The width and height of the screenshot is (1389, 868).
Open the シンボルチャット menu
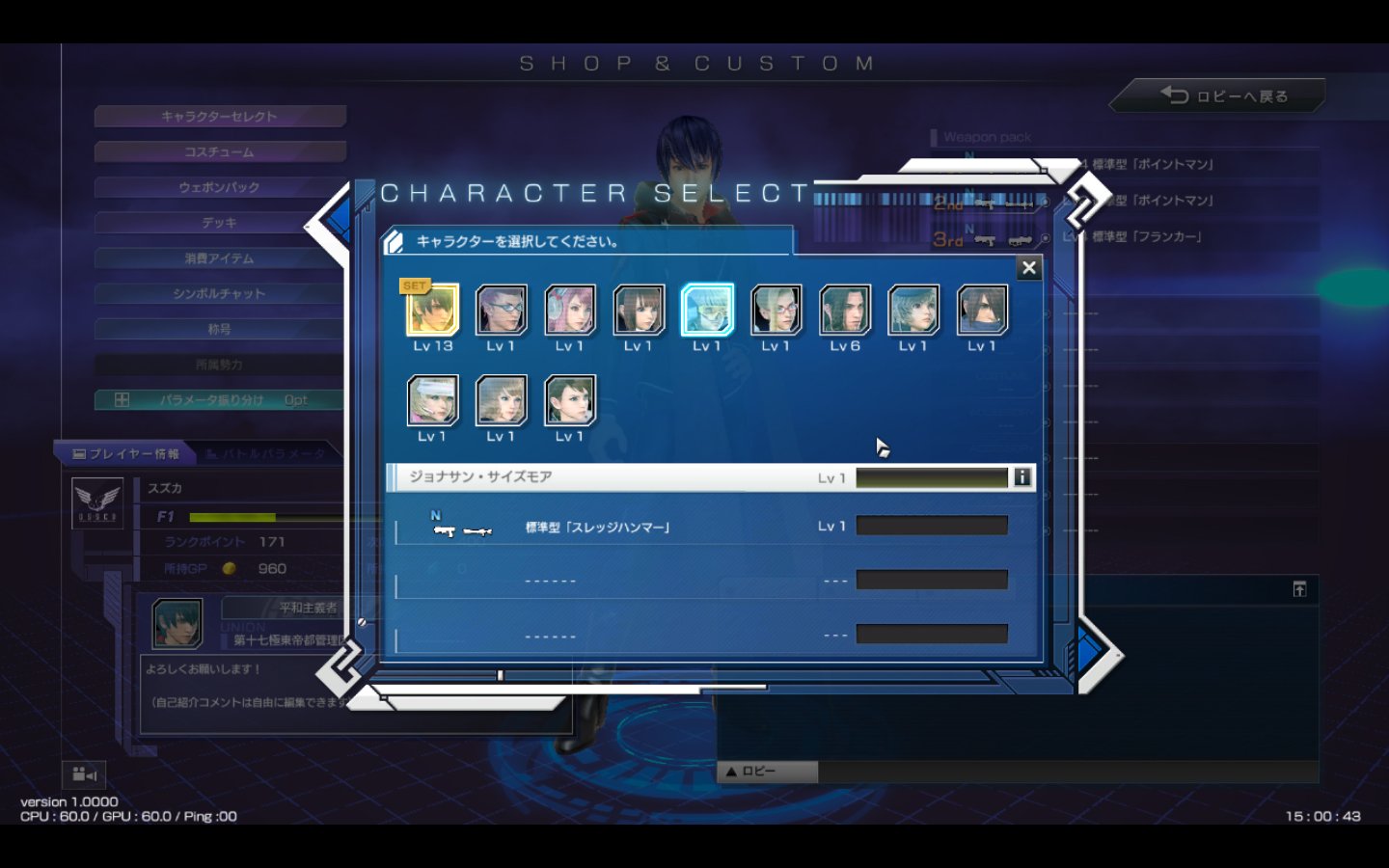[220, 293]
